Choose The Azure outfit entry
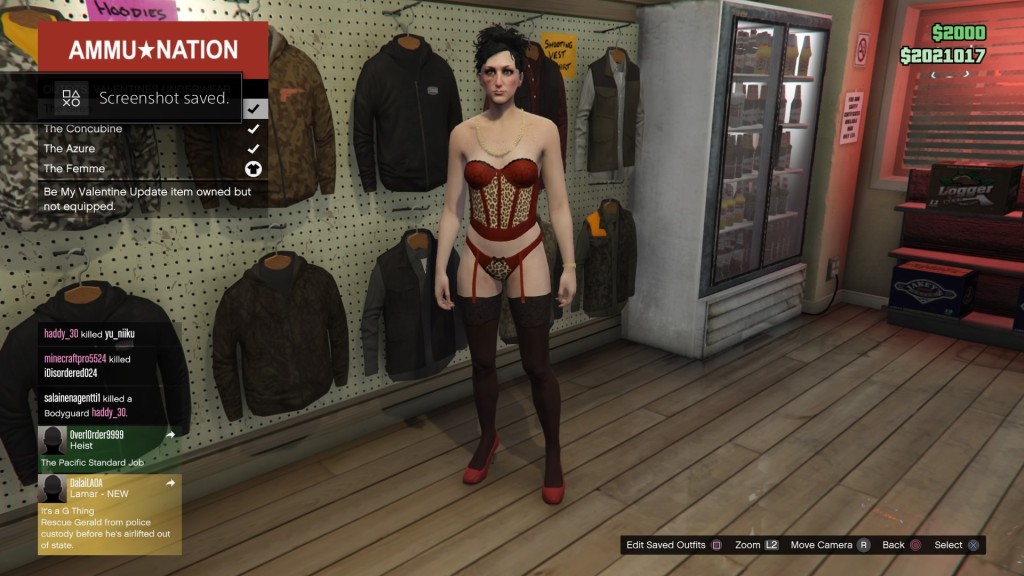This screenshot has width=1024, height=576. click(x=150, y=149)
